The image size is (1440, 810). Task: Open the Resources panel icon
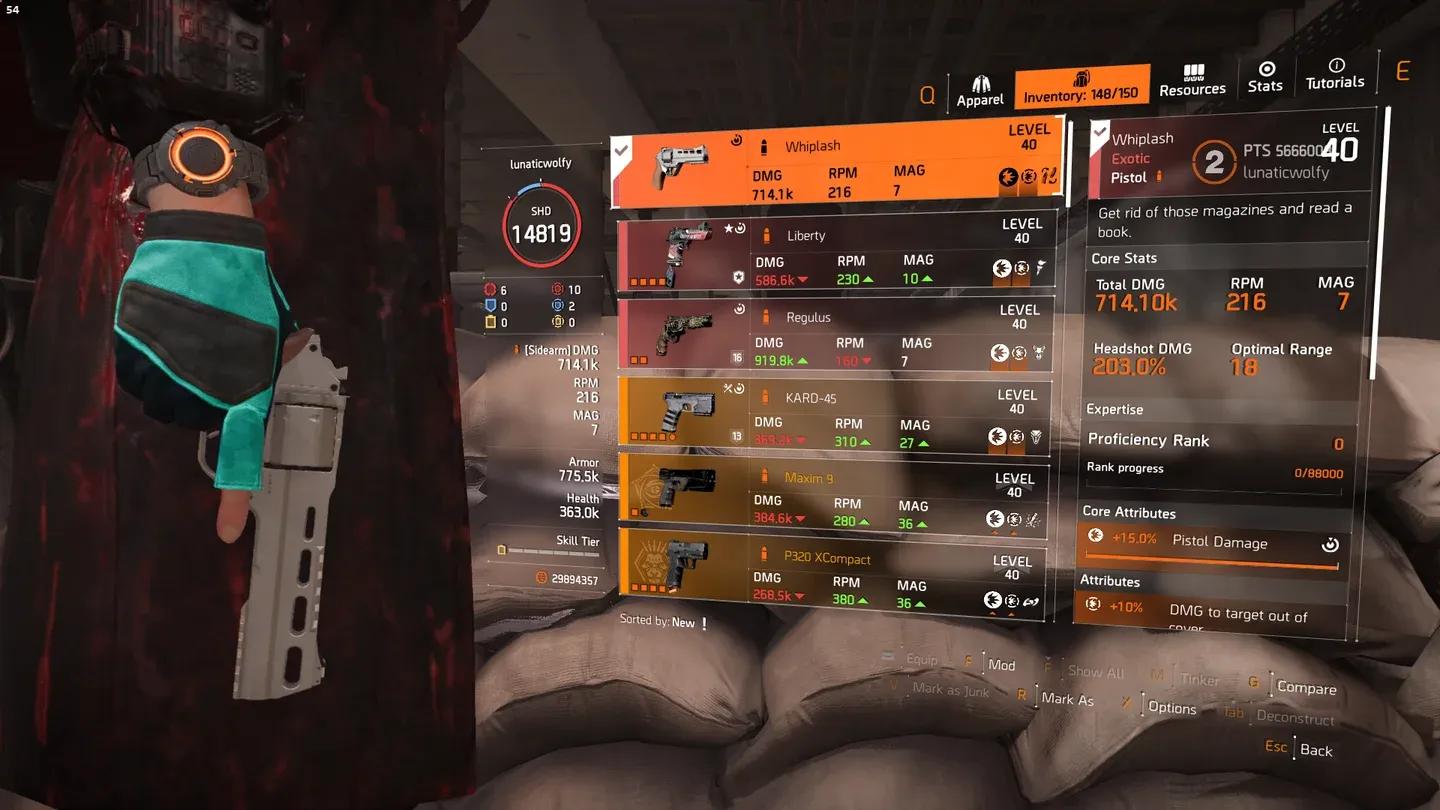pos(1192,70)
